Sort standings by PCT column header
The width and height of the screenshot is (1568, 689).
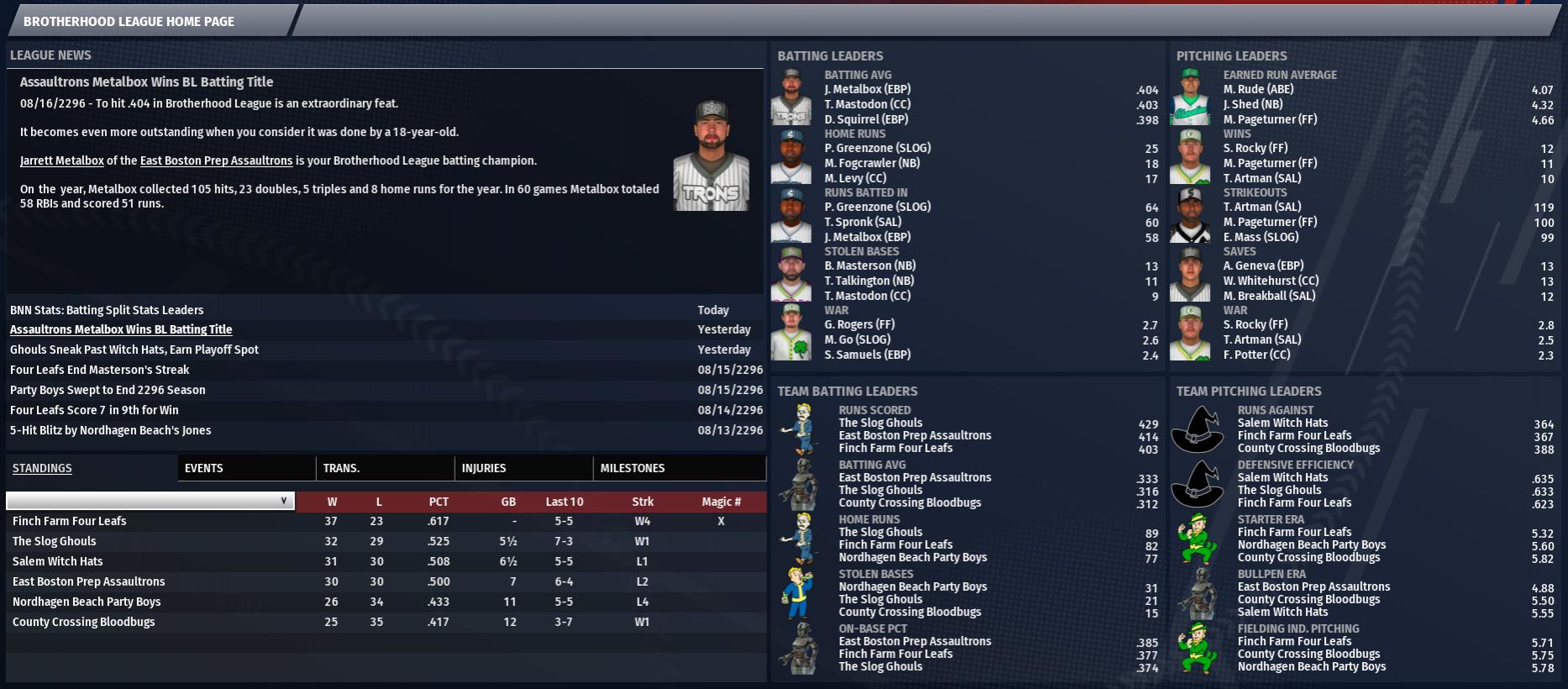point(439,502)
